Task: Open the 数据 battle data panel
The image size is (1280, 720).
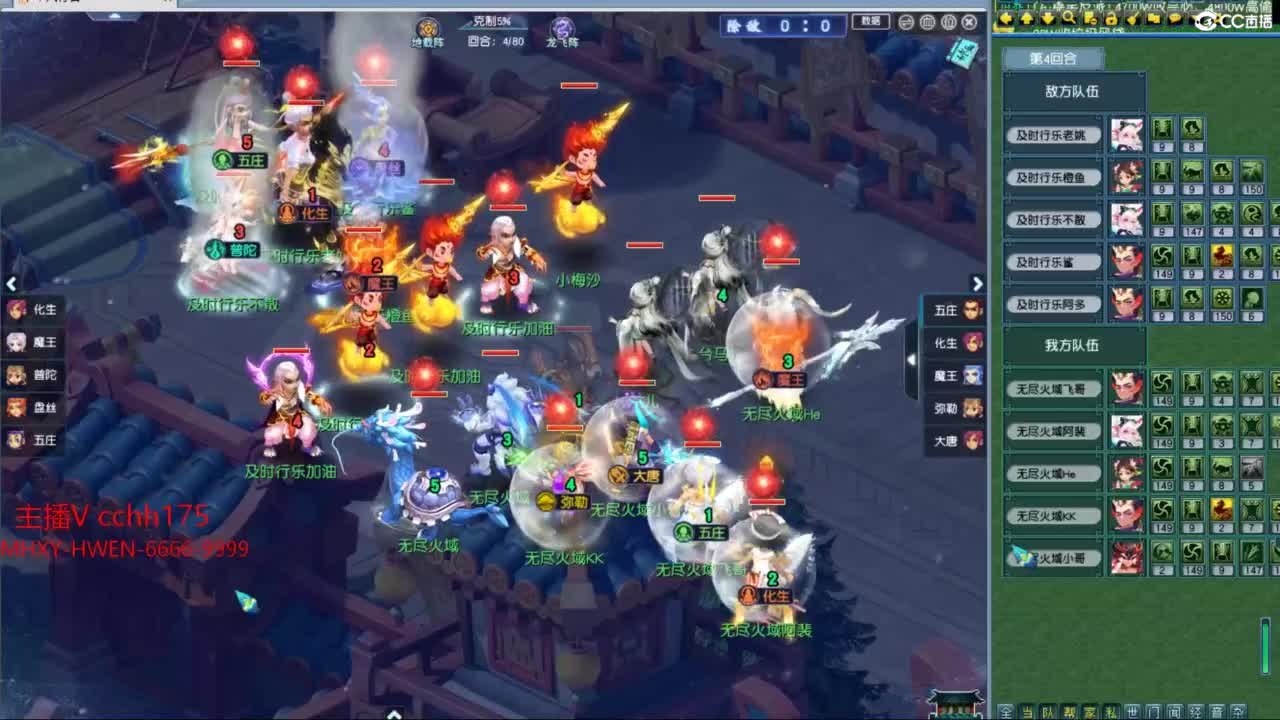Action: (x=869, y=22)
